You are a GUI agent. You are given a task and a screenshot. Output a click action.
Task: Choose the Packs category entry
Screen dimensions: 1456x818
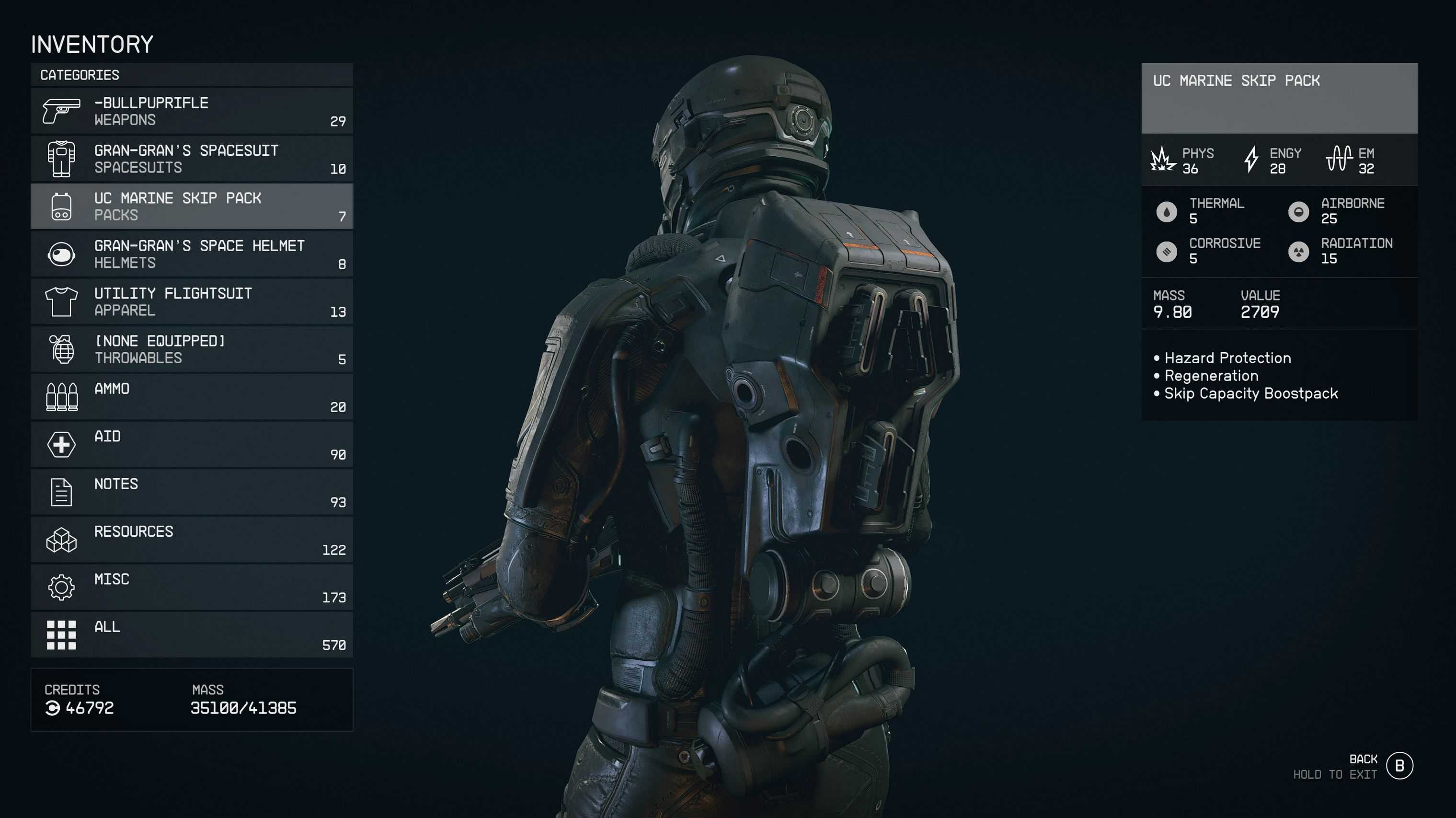[192, 207]
